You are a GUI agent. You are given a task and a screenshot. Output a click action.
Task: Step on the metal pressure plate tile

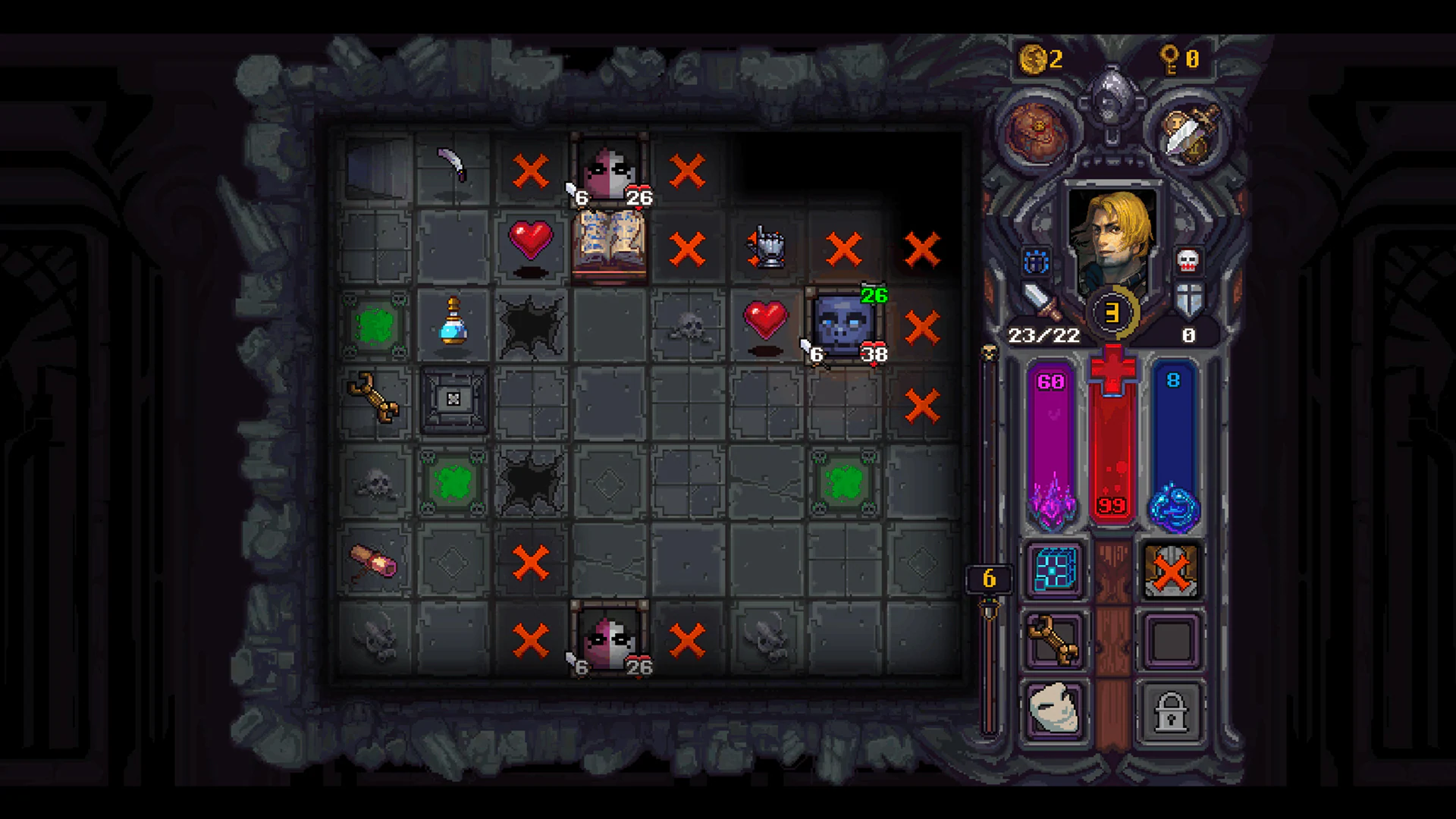[x=453, y=400]
